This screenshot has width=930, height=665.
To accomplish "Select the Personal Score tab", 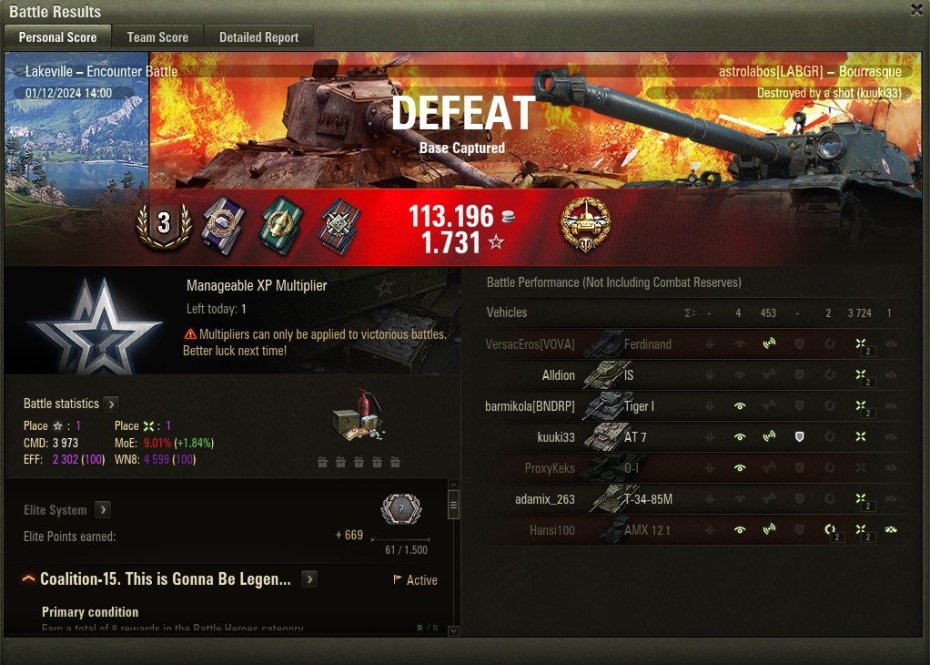I will click(58, 37).
